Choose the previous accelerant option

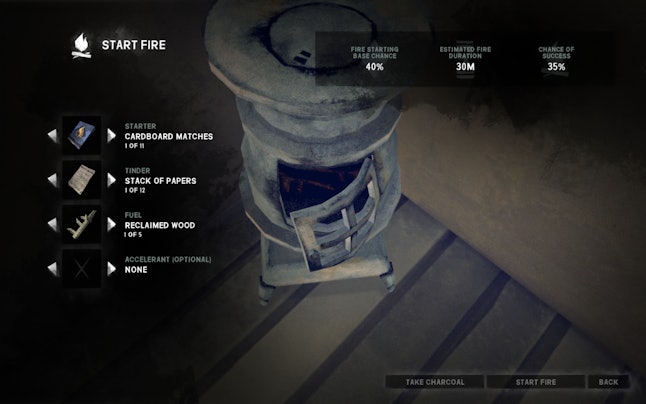click(x=52, y=269)
